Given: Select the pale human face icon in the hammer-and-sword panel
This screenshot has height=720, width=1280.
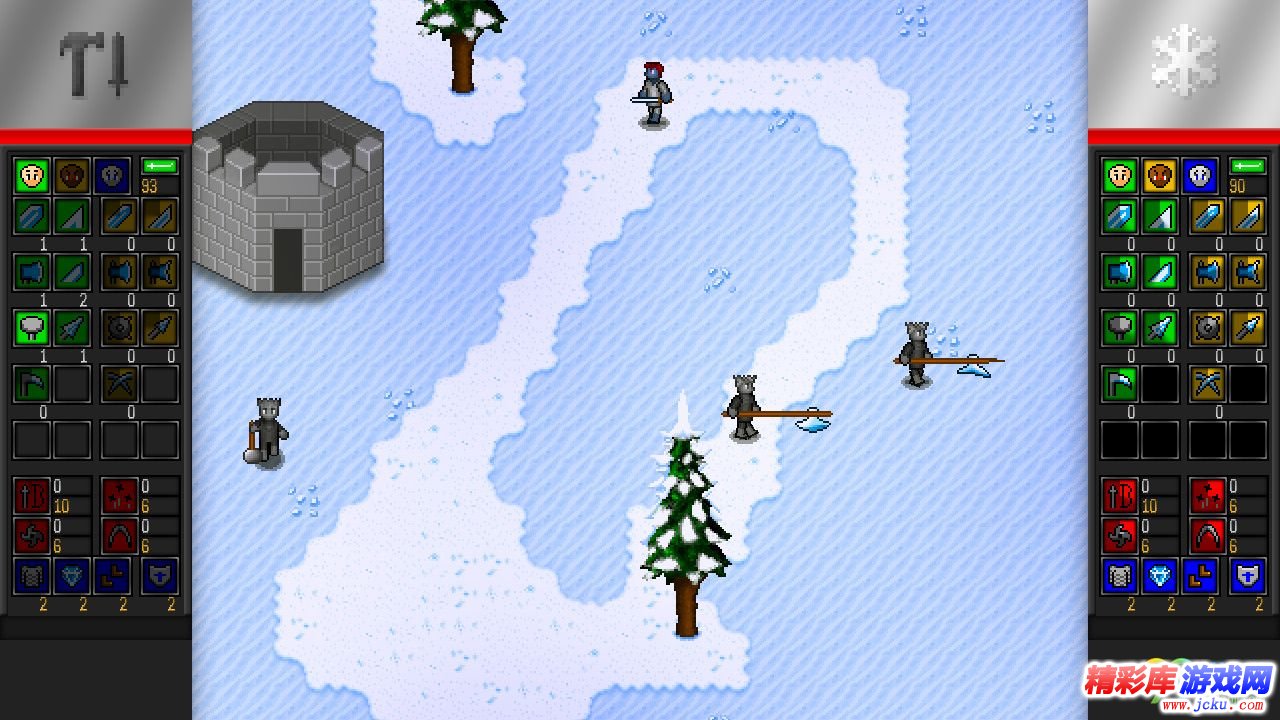Looking at the screenshot, I should click(x=31, y=176).
